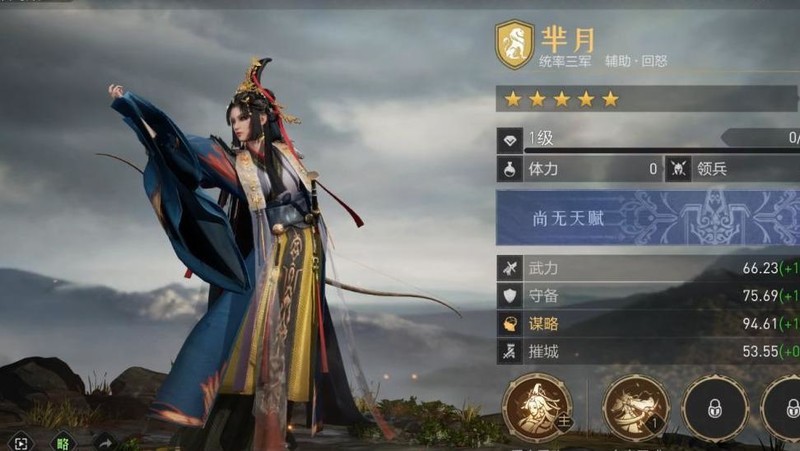Click the golden lion shield emblem

coord(515,46)
